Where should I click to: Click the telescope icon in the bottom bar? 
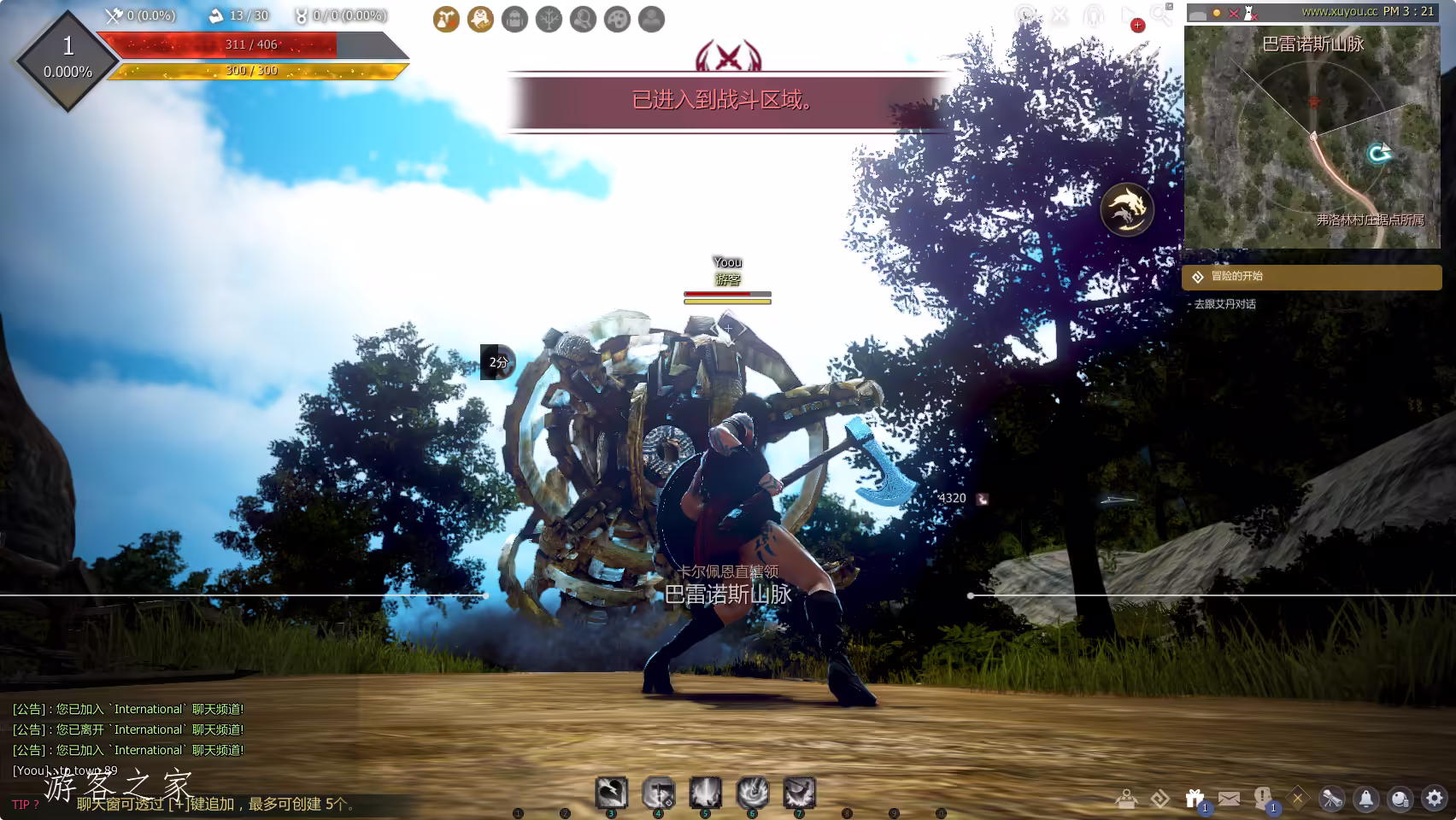(1332, 799)
